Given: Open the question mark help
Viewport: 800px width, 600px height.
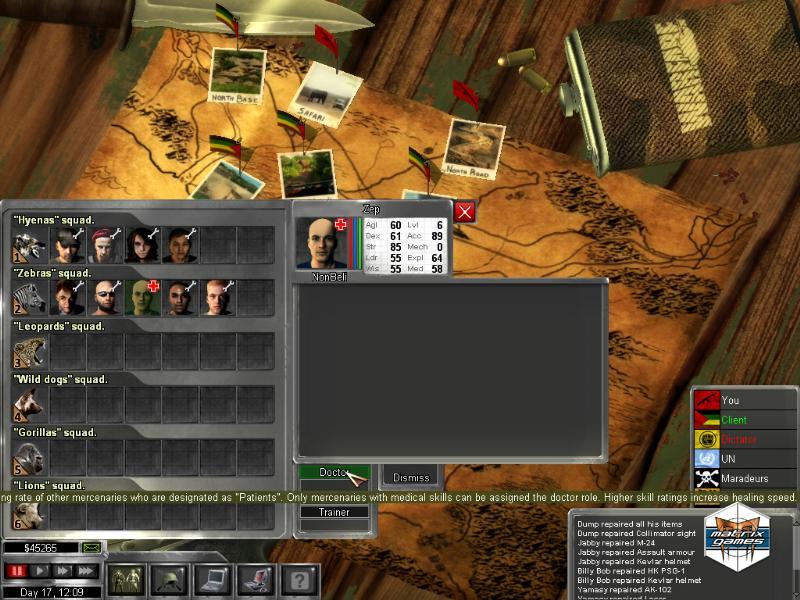Looking at the screenshot, I should coord(297,578).
